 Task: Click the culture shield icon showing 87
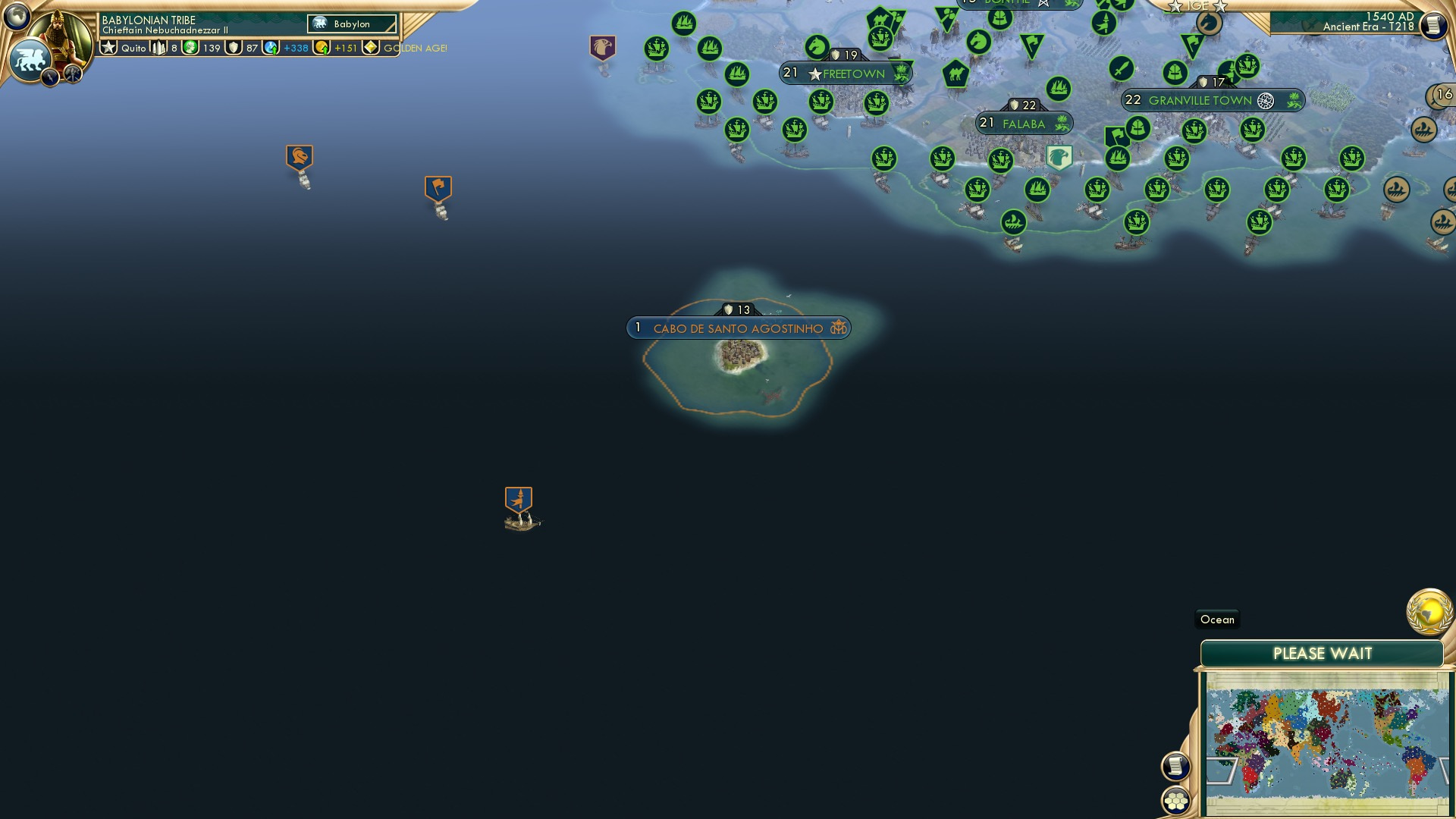tap(232, 48)
